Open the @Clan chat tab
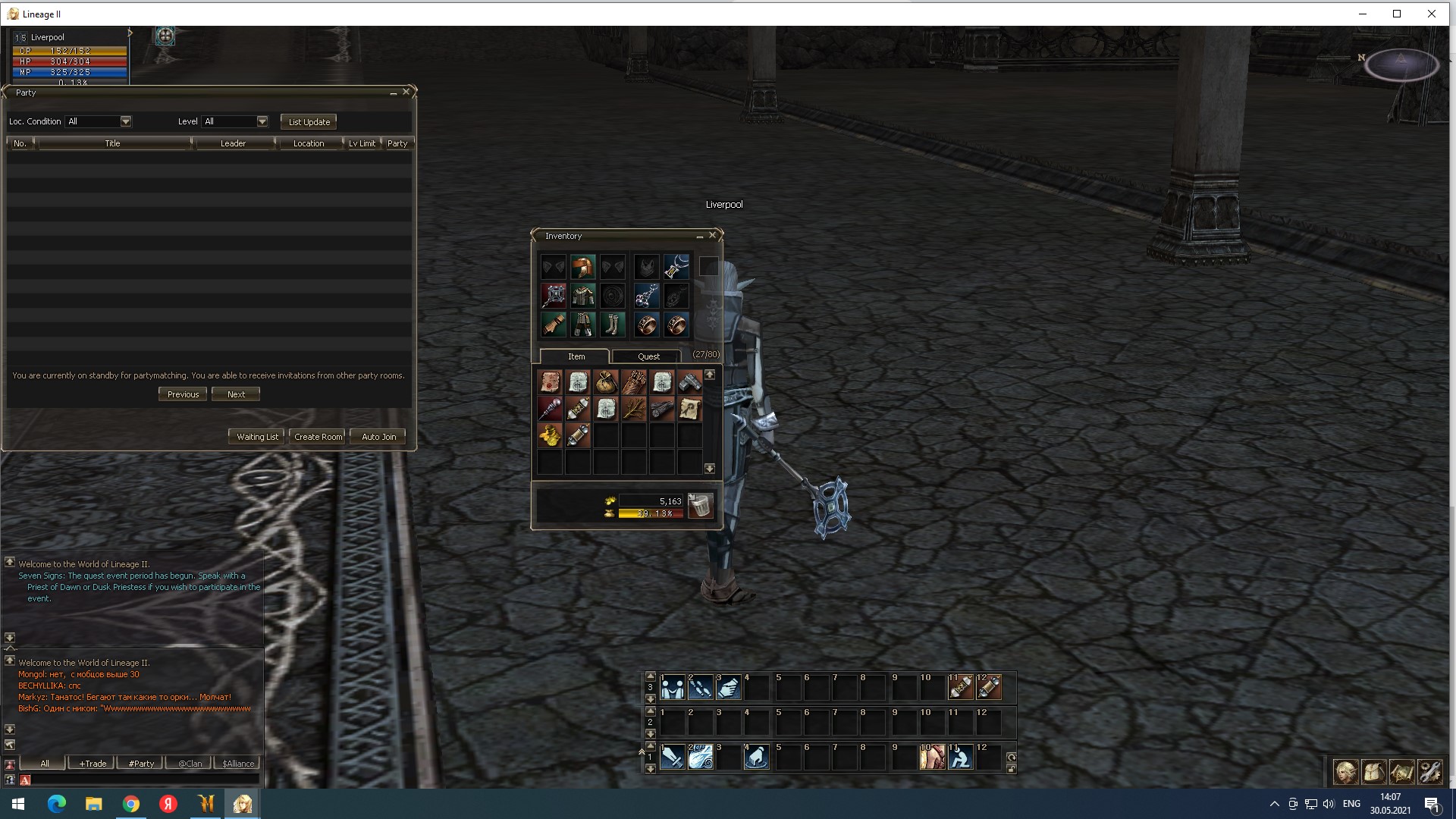Image resolution: width=1456 pixels, height=819 pixels. (x=190, y=764)
